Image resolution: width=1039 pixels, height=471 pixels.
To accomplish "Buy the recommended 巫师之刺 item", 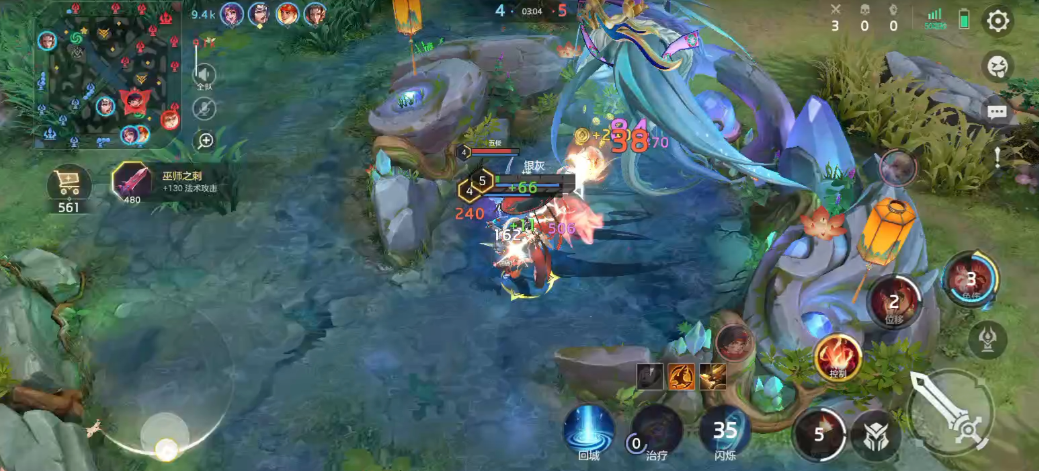I will (x=131, y=182).
